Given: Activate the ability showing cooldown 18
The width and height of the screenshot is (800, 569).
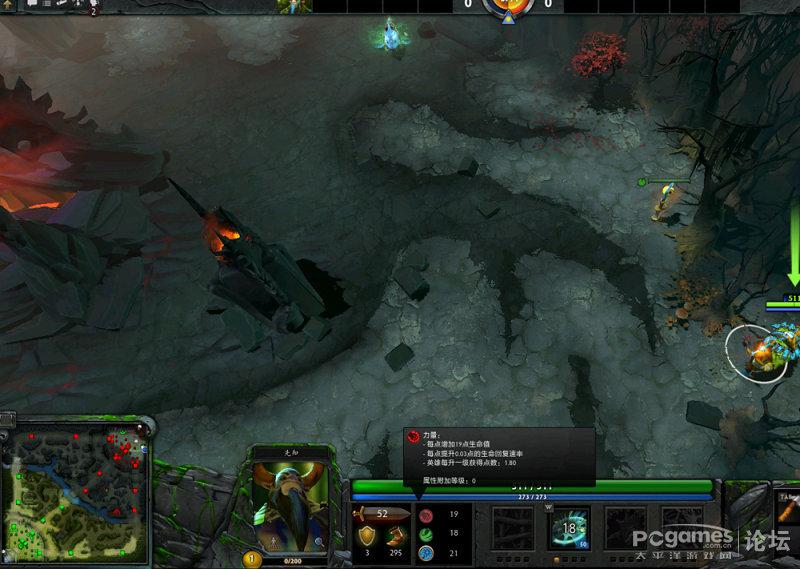Looking at the screenshot, I should point(570,526).
